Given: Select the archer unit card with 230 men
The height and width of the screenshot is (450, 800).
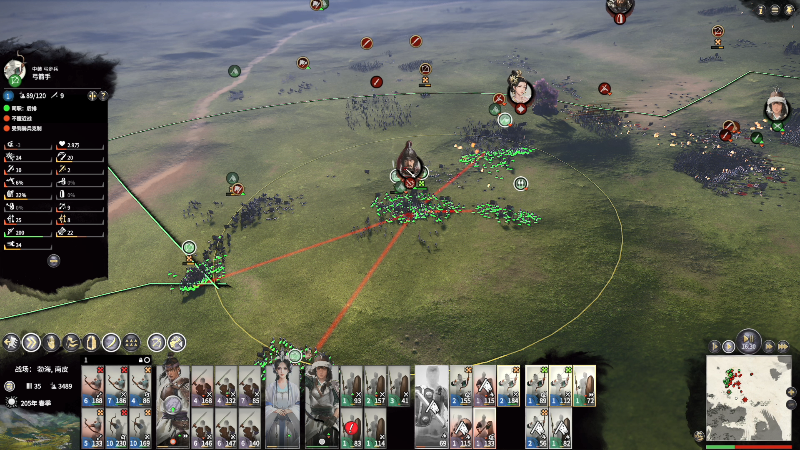Looking at the screenshot, I should pos(116,427).
